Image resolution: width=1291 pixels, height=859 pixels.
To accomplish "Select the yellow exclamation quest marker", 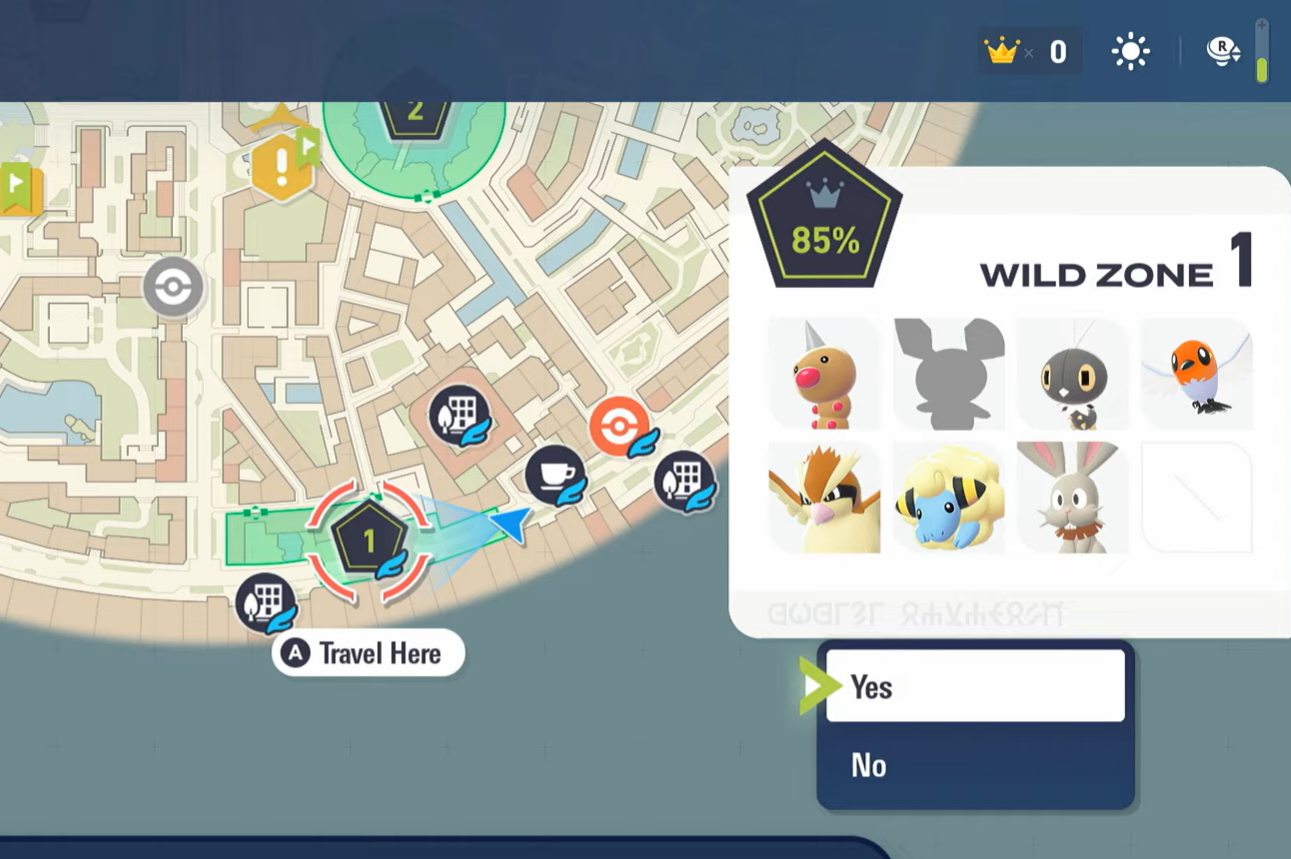I will click(282, 167).
